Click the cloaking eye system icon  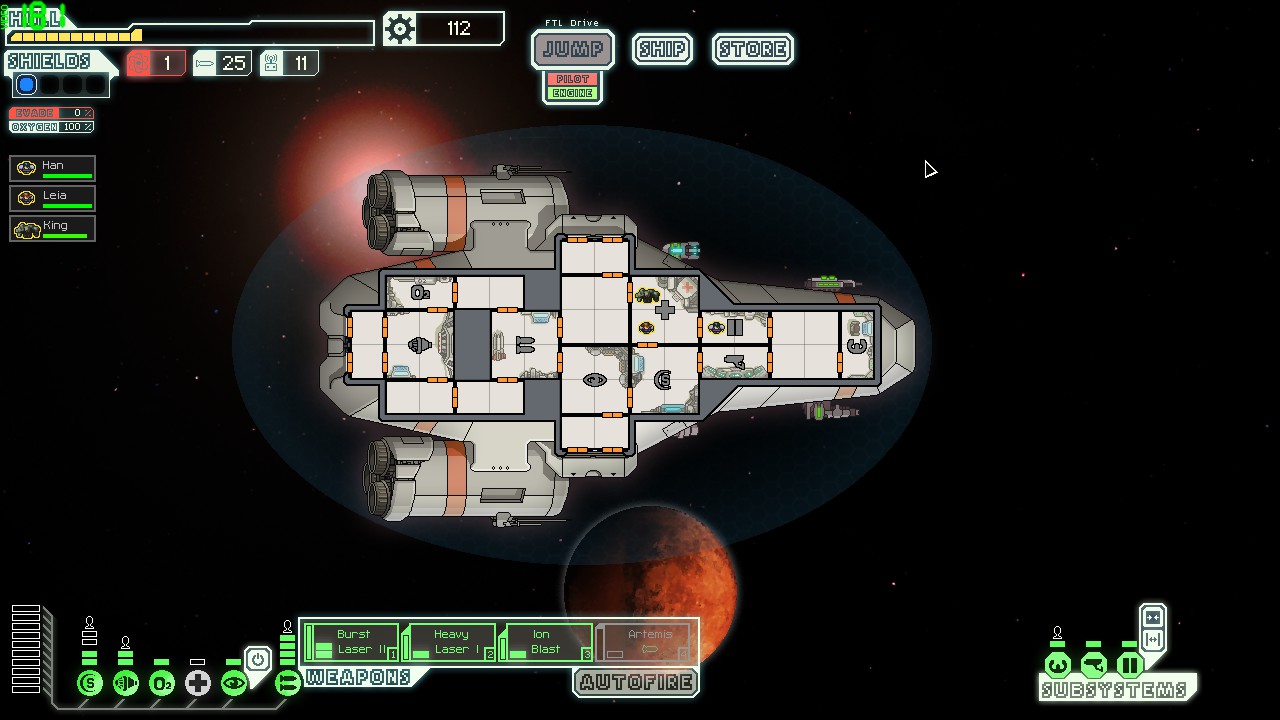(234, 684)
